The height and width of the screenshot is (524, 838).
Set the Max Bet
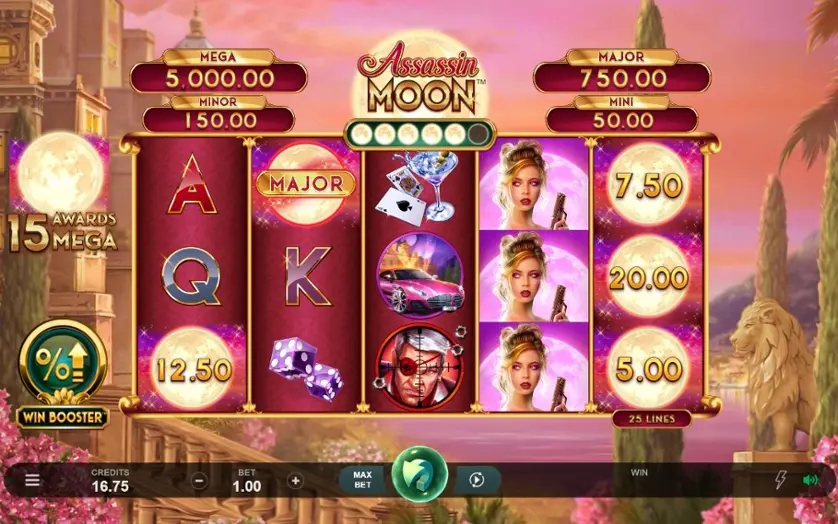coord(361,480)
